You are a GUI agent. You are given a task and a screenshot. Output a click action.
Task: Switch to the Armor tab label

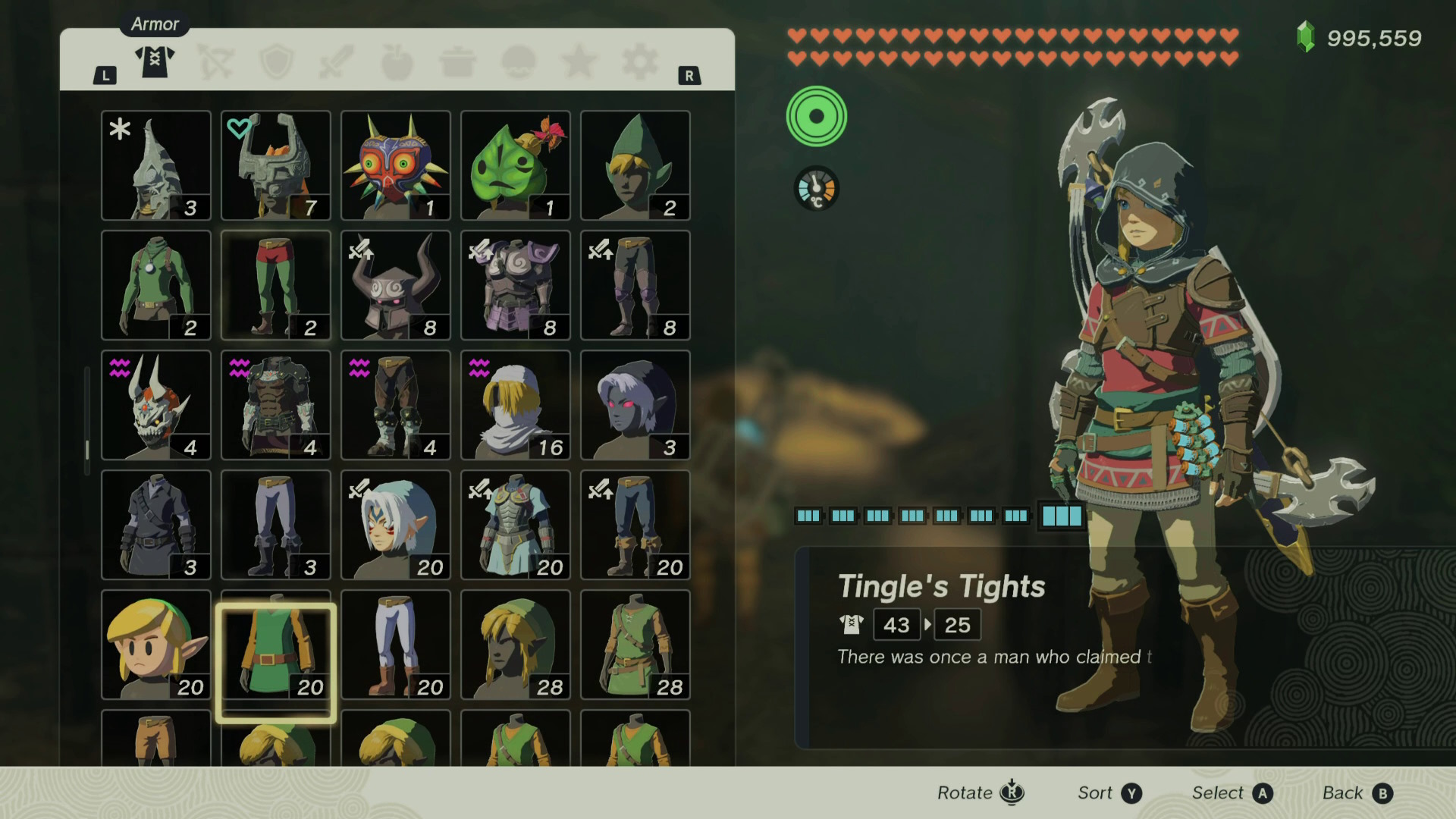(x=154, y=24)
